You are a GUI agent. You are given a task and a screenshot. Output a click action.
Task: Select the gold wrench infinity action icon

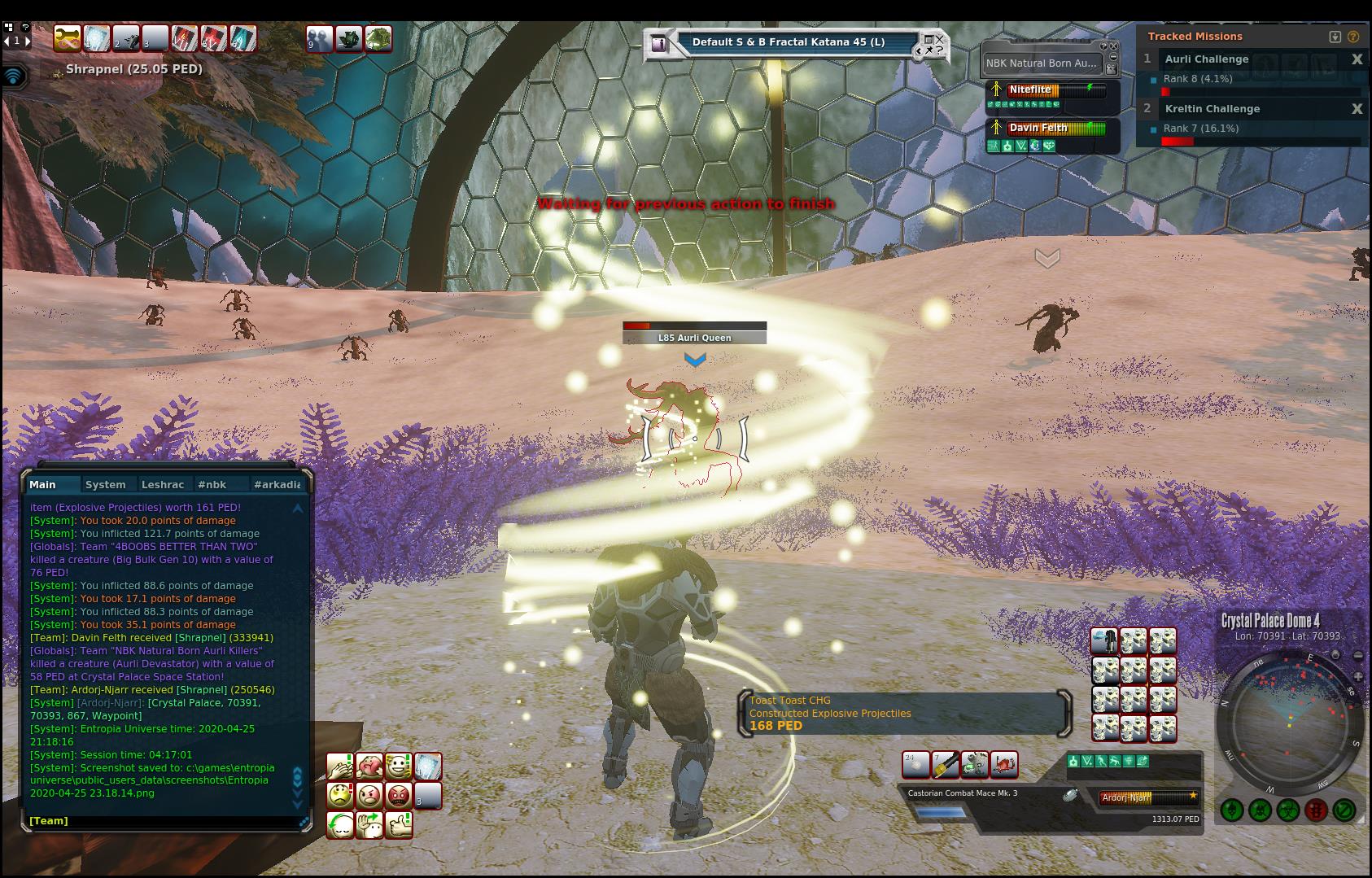[67, 38]
